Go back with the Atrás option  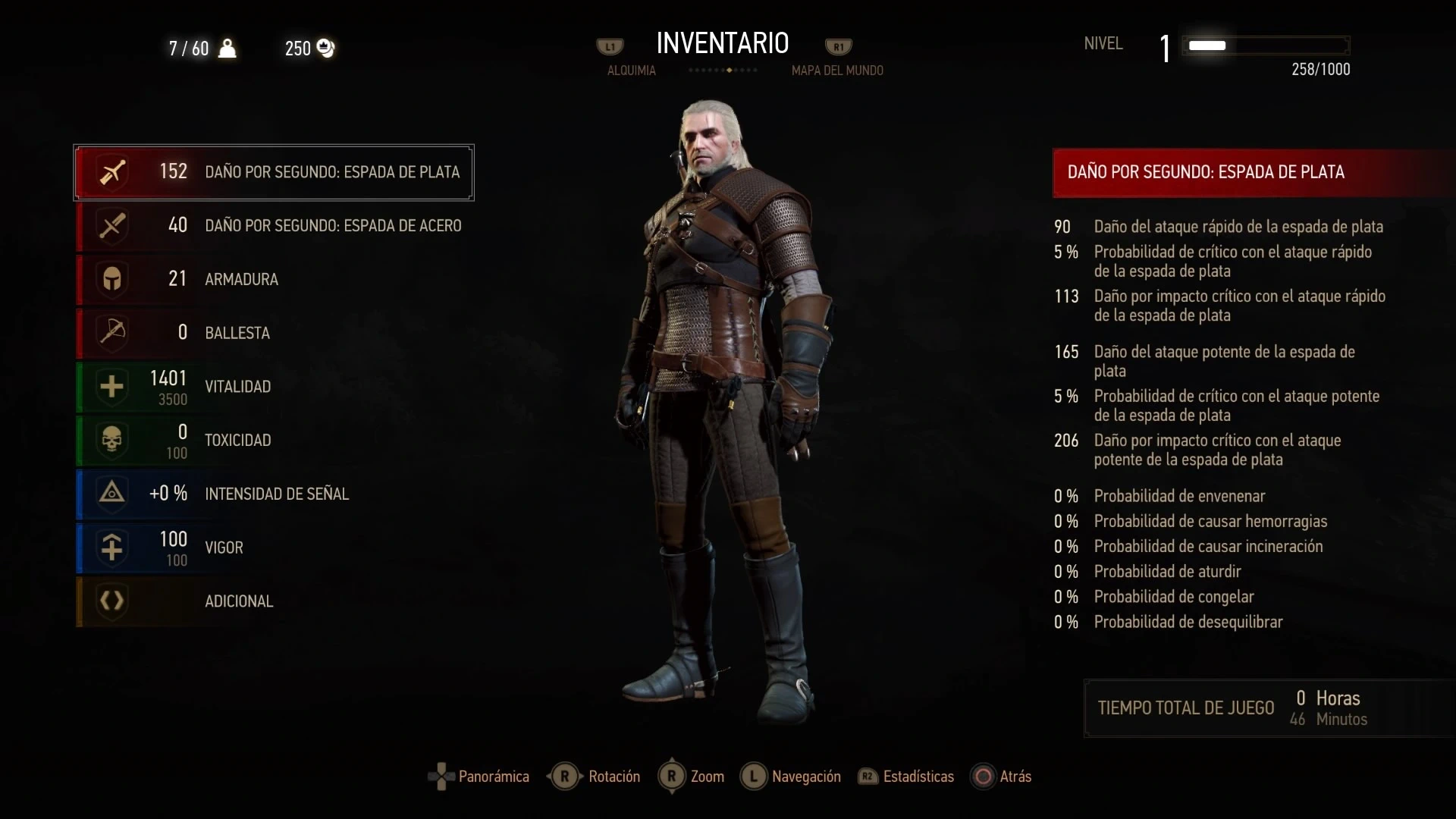point(1002,777)
